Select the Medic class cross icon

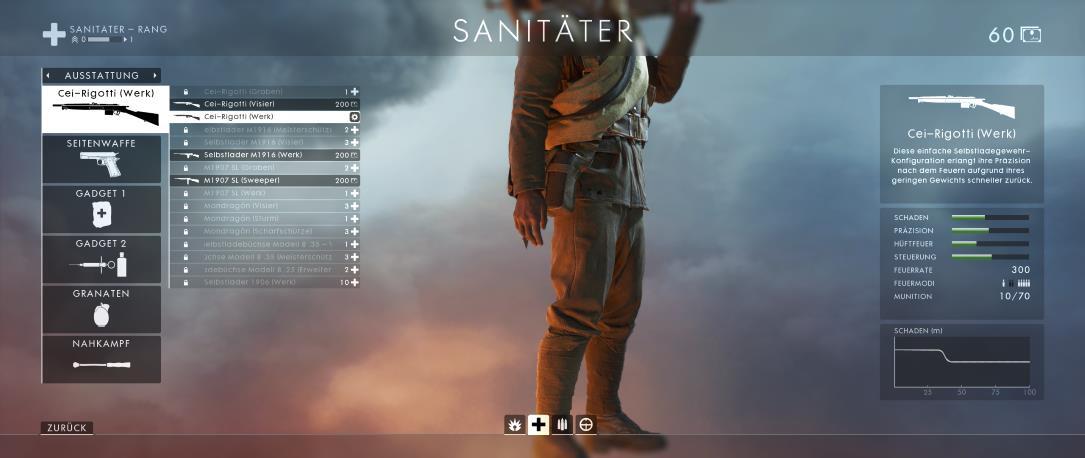[x=538, y=425]
